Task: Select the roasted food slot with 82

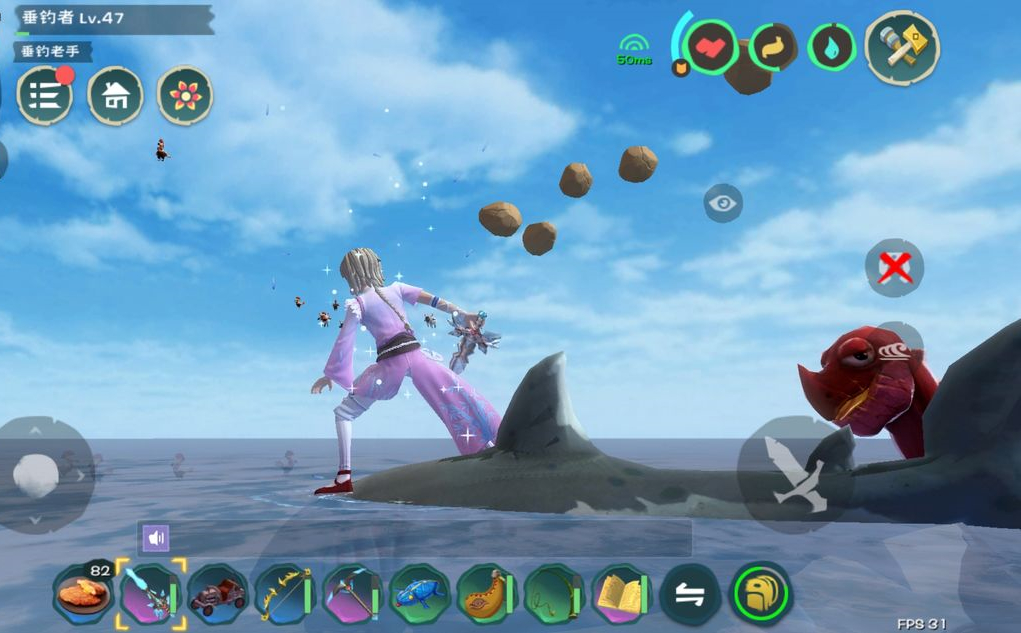Action: pos(83,595)
